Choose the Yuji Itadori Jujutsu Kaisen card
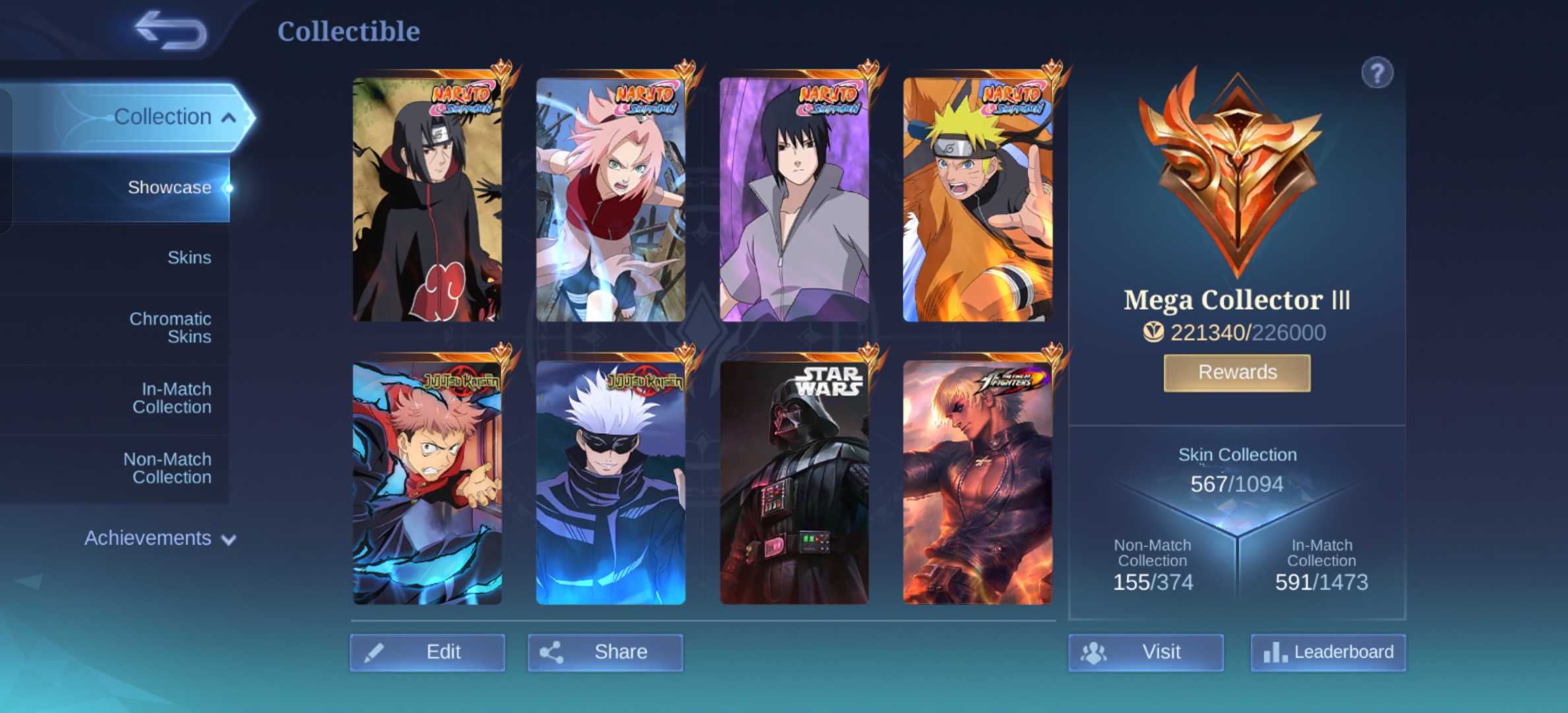 427,483
